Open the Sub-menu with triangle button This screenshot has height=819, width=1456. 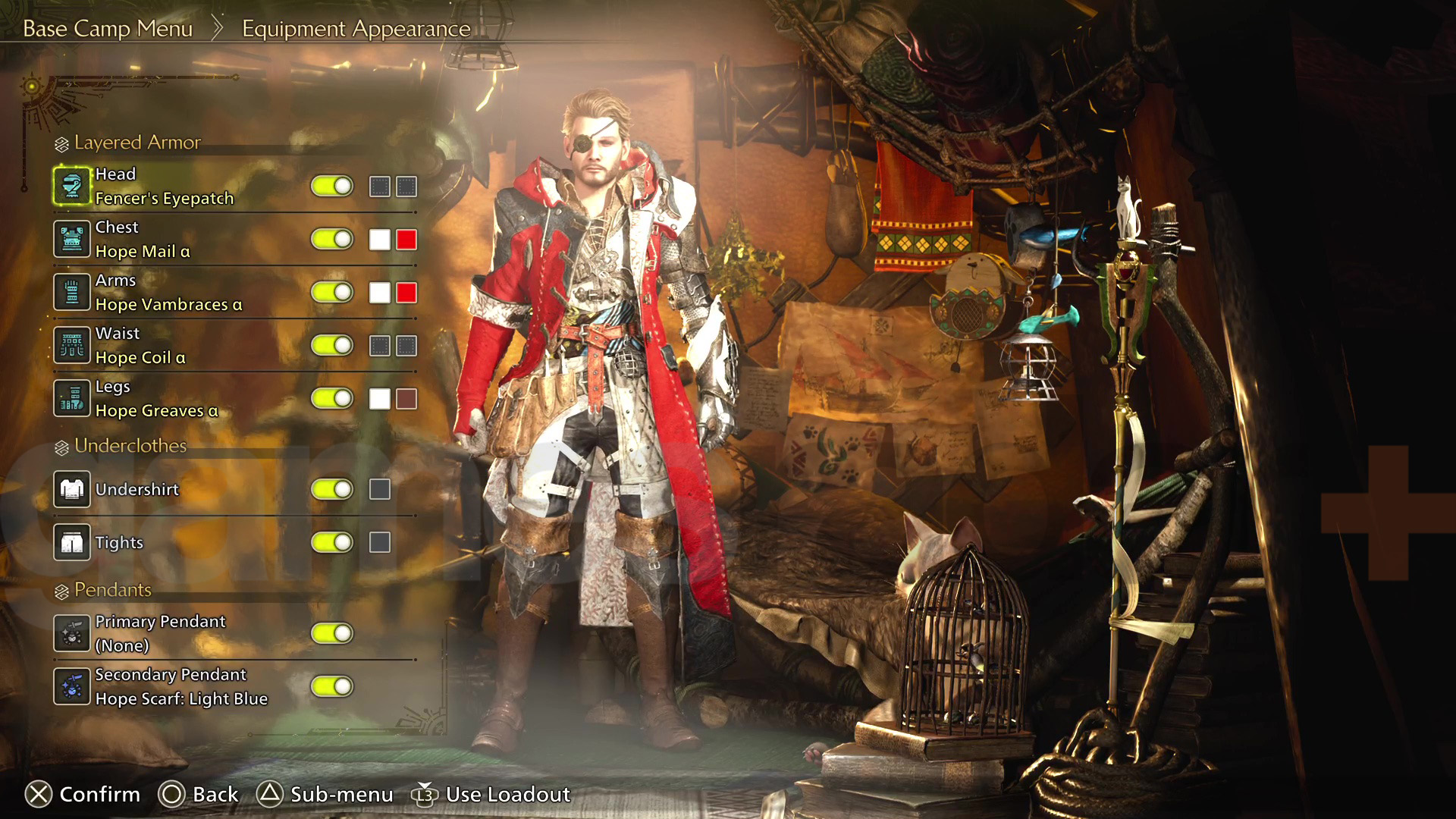tap(334, 794)
